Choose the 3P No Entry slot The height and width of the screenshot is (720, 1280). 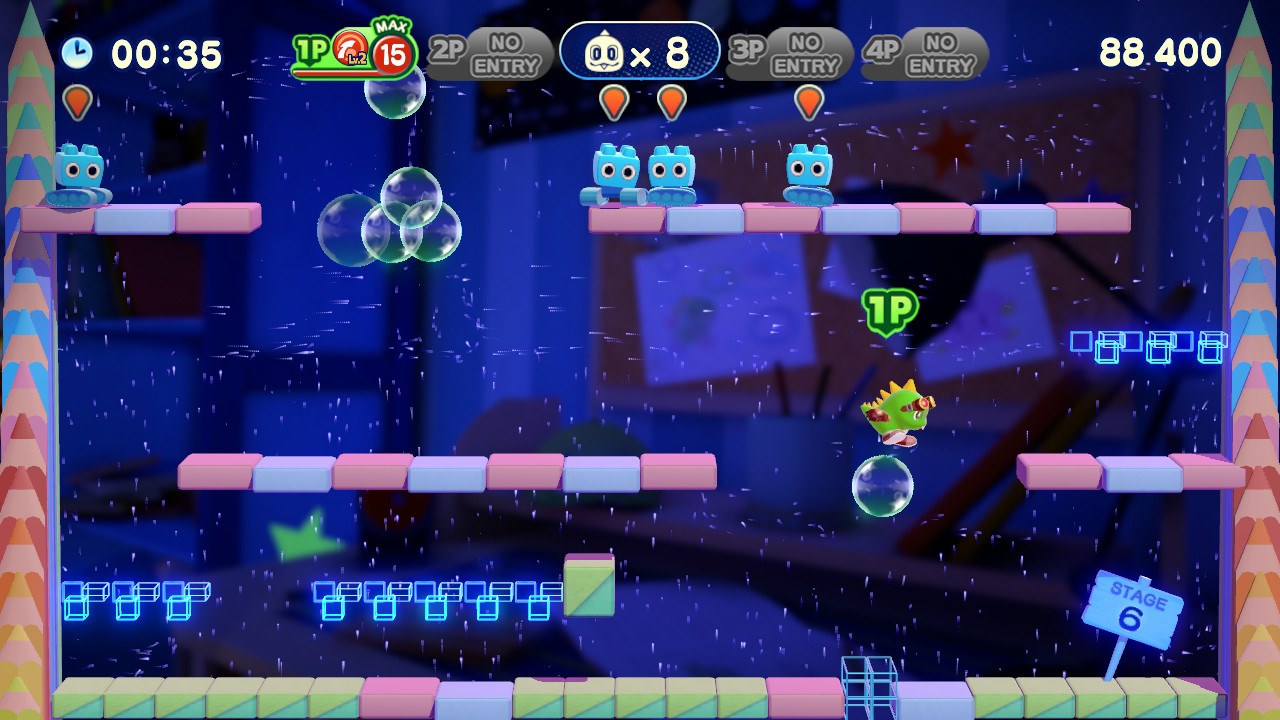790,53
